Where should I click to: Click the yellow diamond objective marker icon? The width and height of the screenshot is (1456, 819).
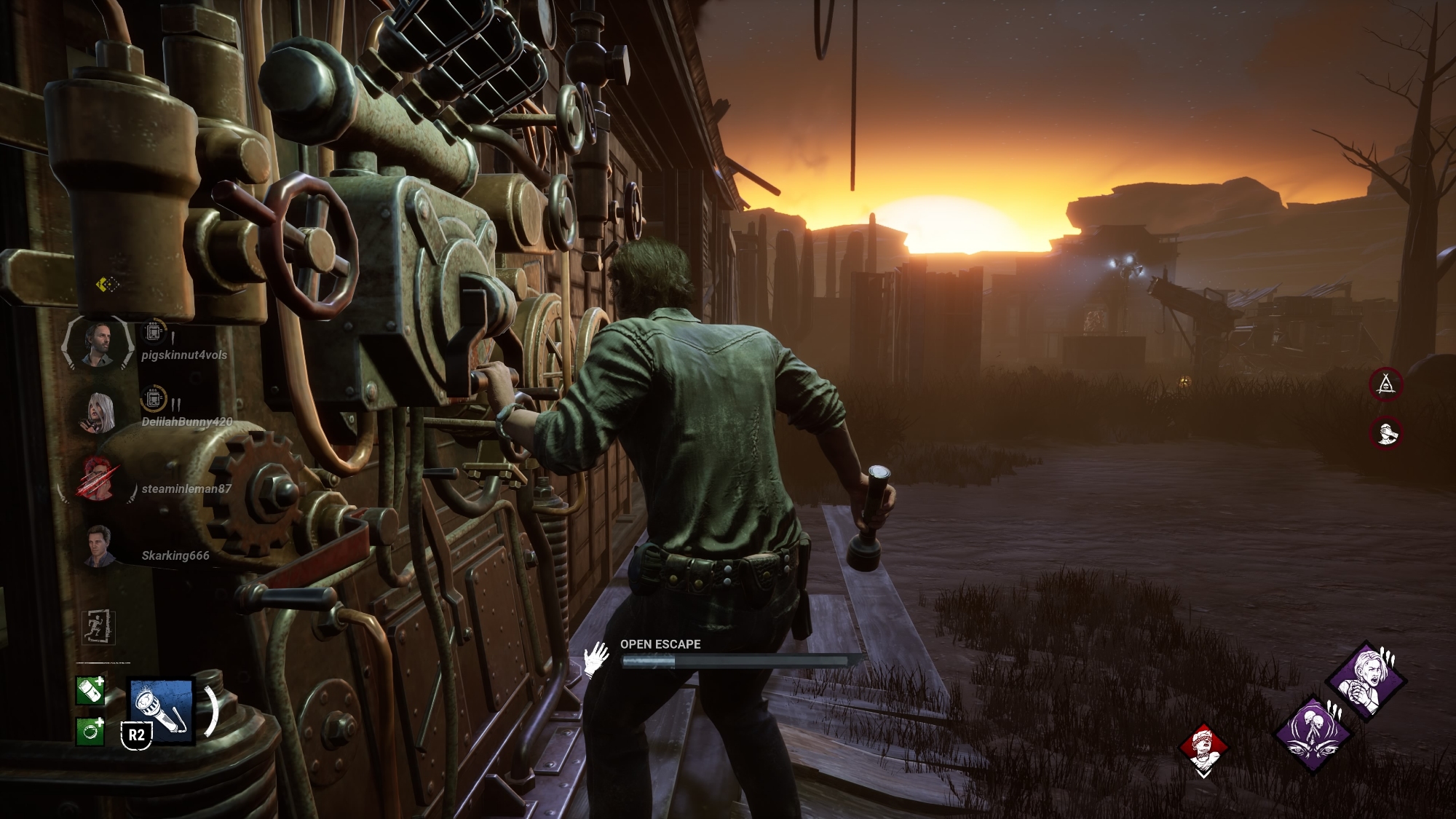click(107, 284)
